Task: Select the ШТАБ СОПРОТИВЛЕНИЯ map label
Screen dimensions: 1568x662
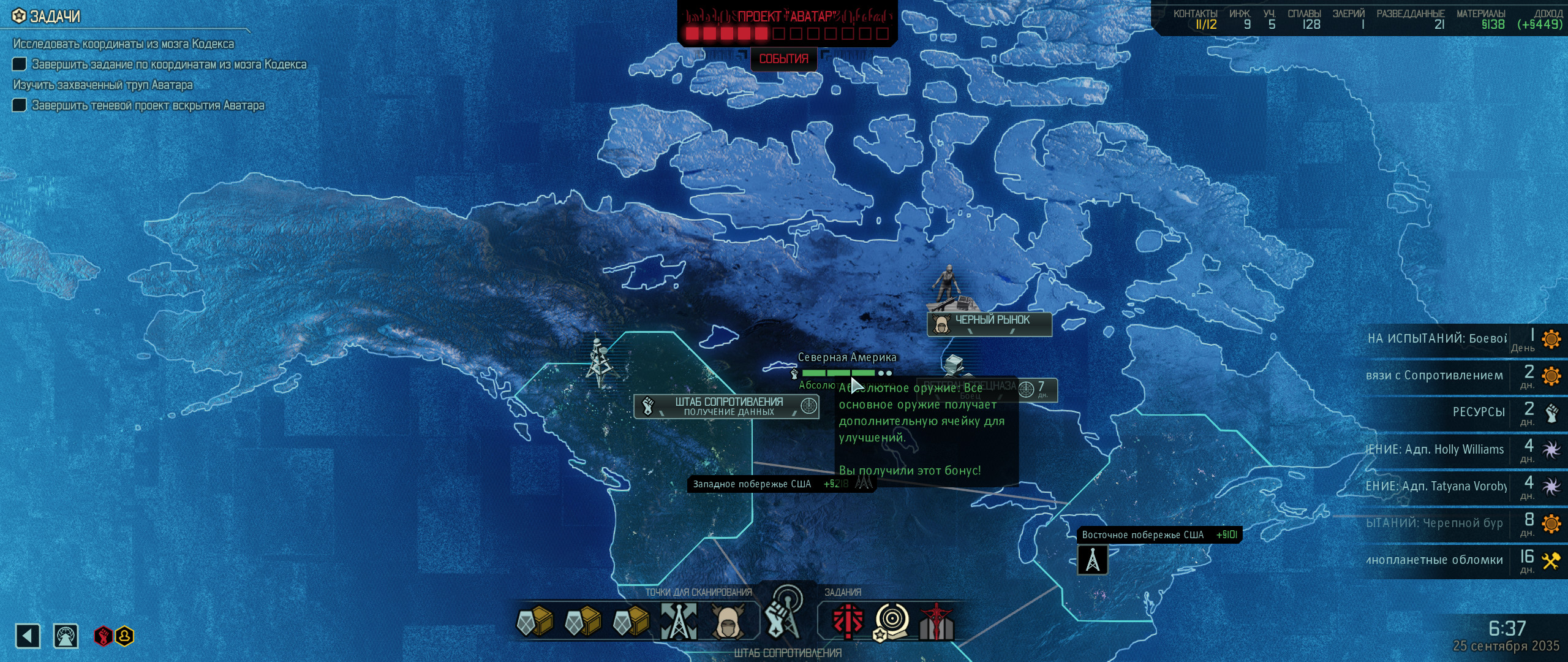Action: pos(727,406)
